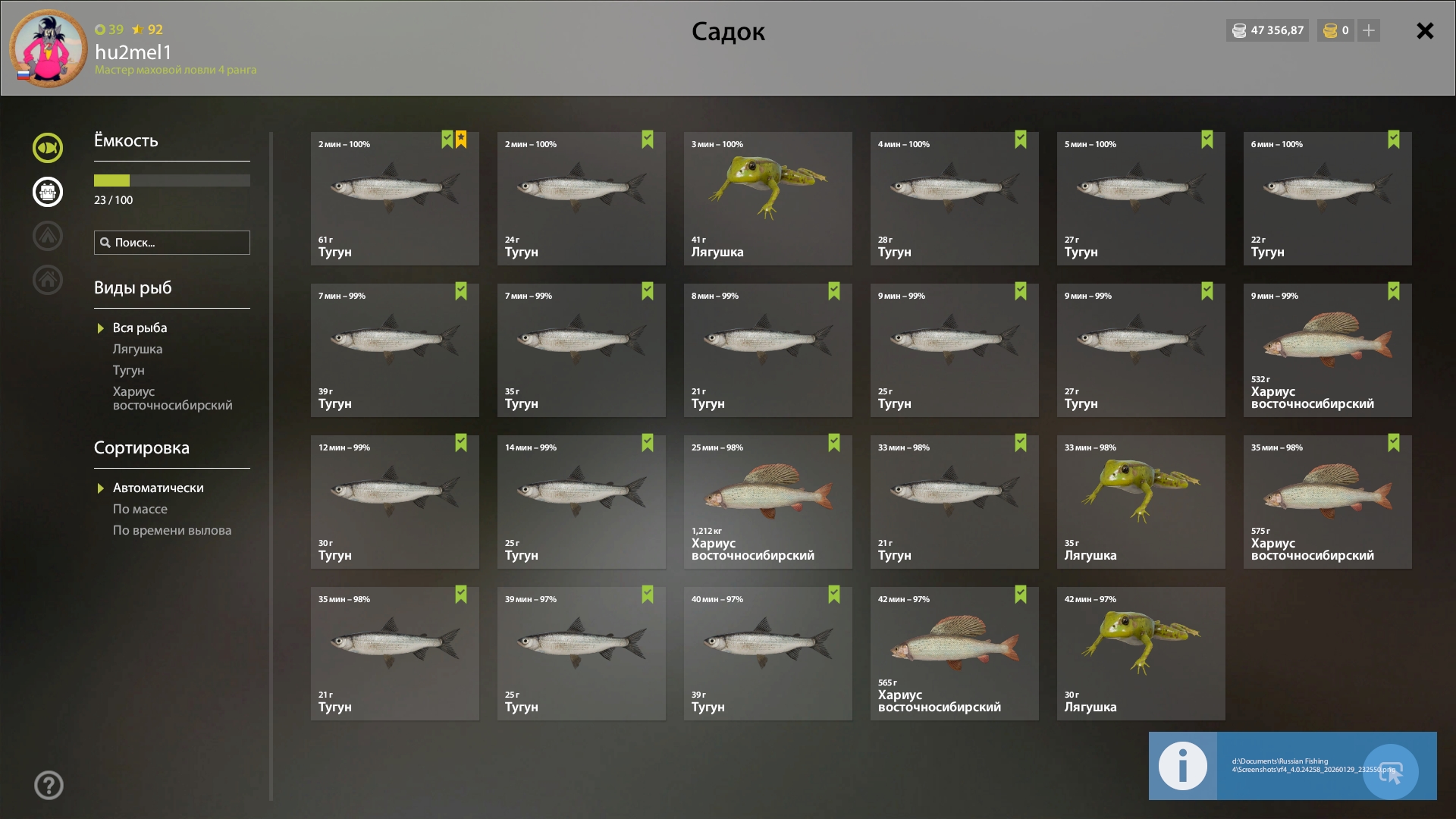This screenshot has width=1456, height=819.
Task: Switch to the fish icon keepnet tab
Action: coord(48,148)
